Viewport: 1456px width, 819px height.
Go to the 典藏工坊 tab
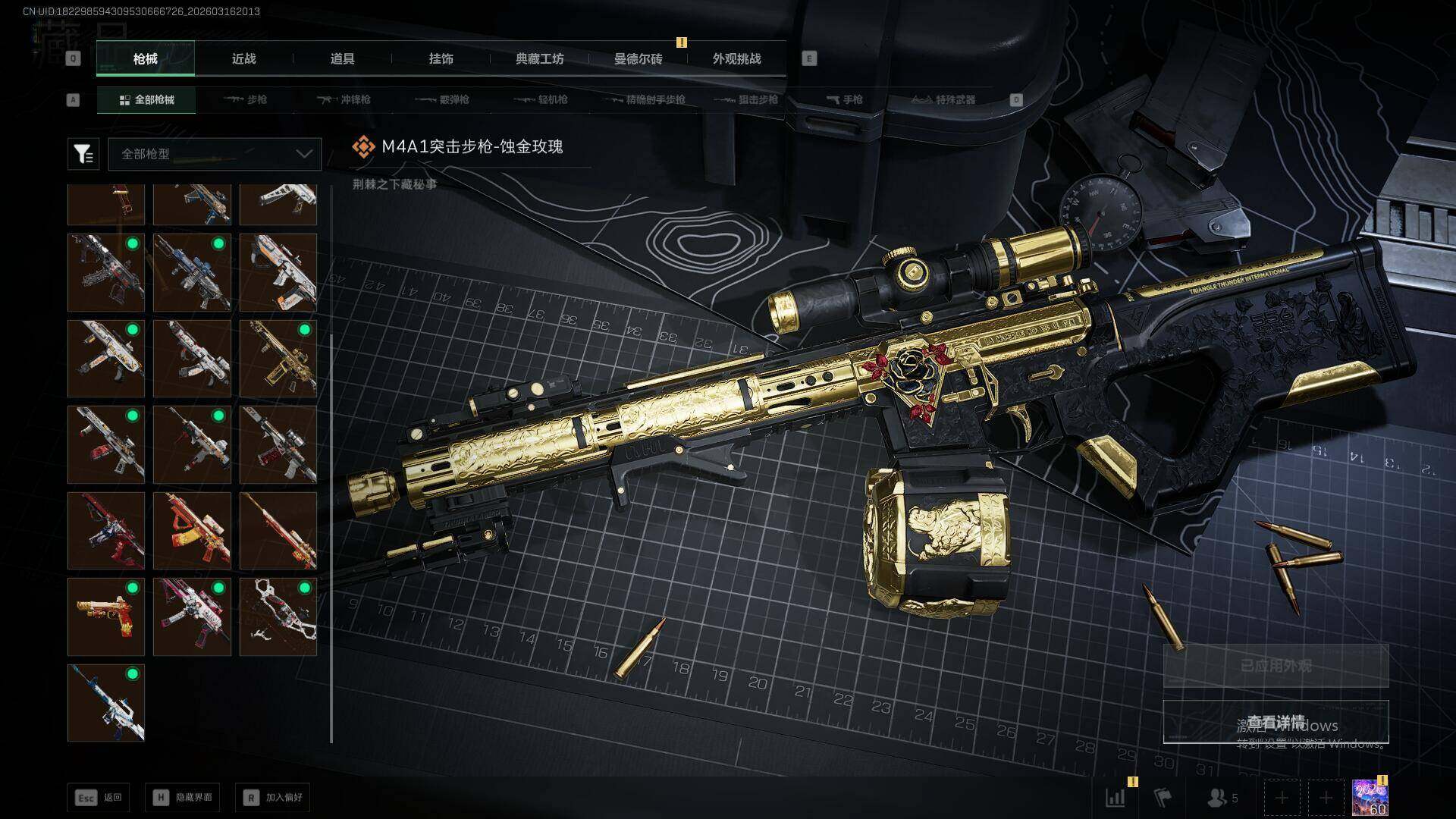[x=539, y=59]
